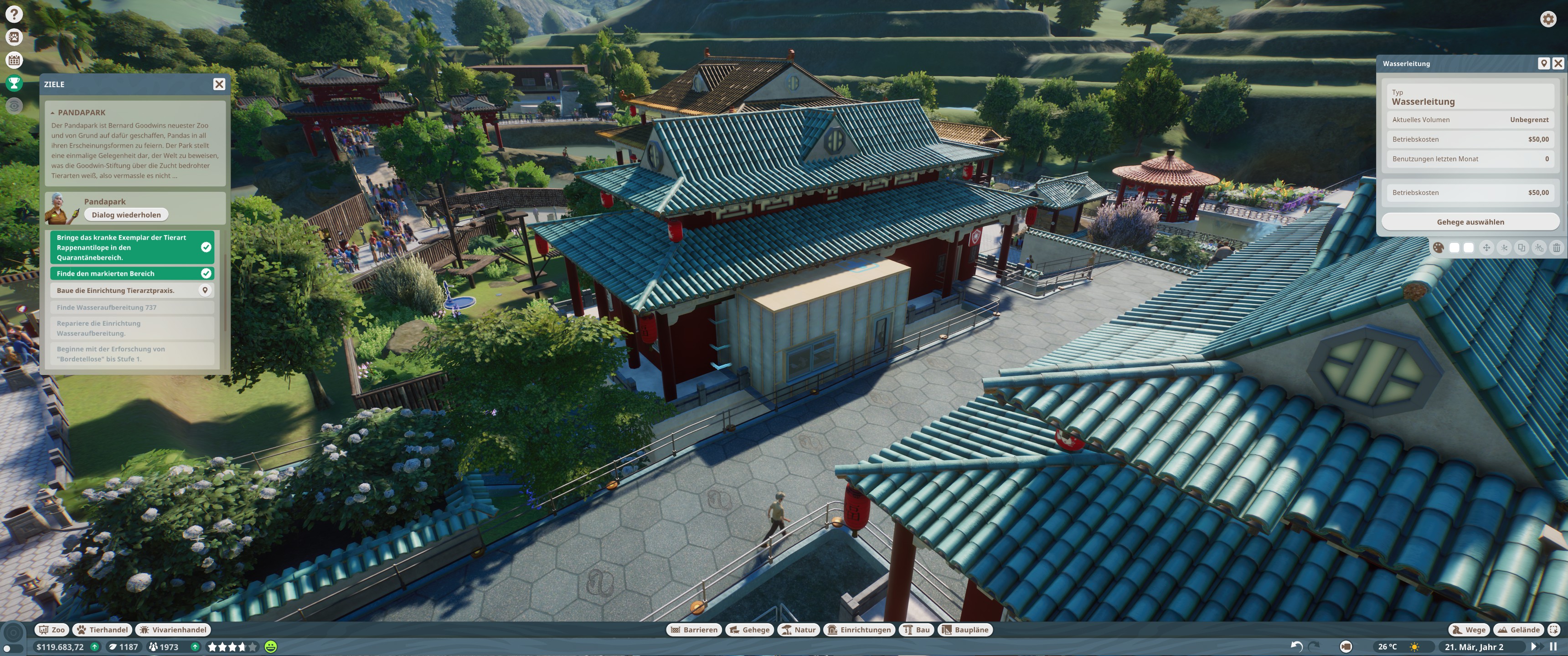Open the trophy objectives icon
Image resolution: width=1568 pixels, height=656 pixels.
pos(14,83)
